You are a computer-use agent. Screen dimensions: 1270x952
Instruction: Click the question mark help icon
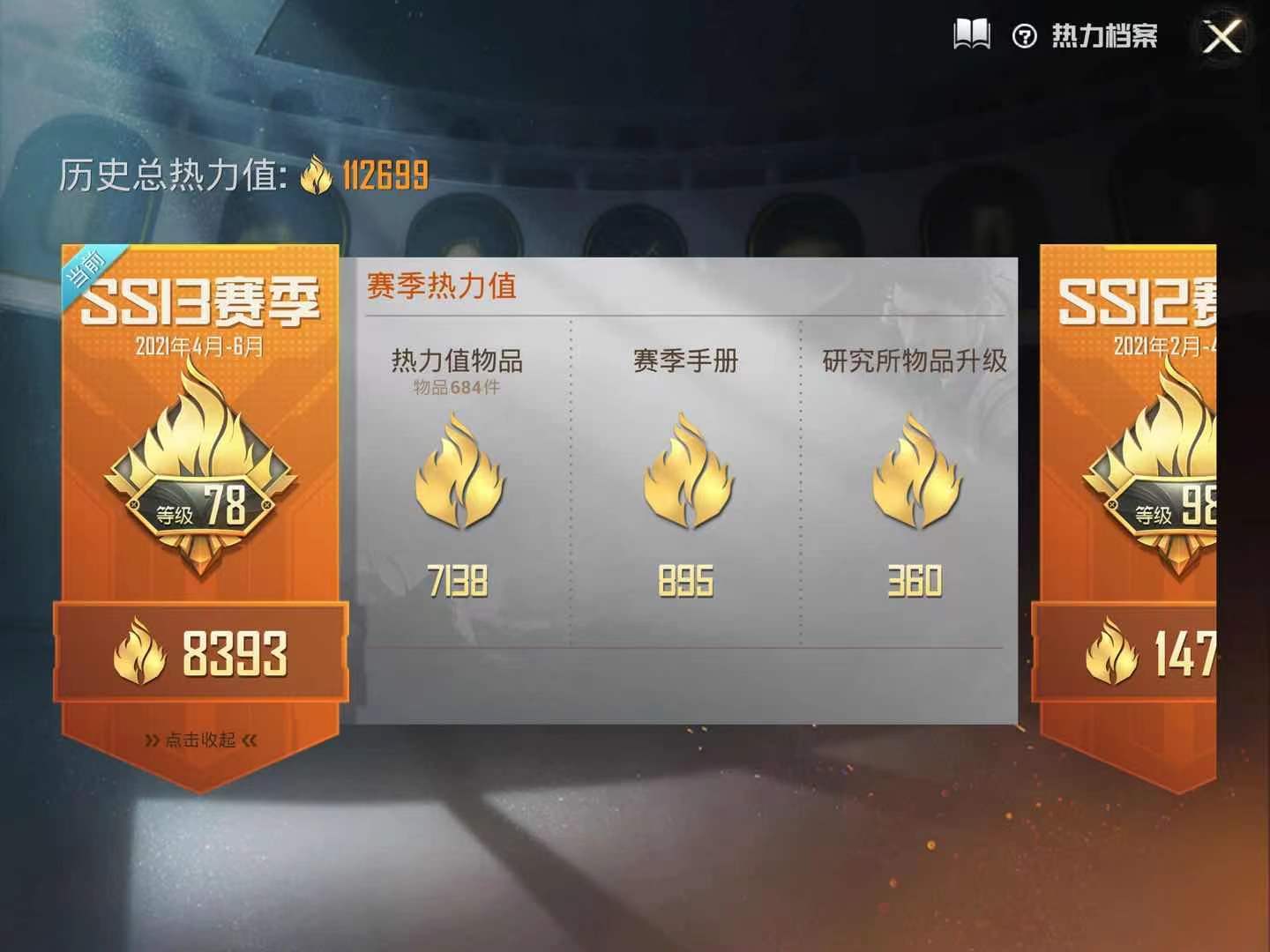(1024, 35)
